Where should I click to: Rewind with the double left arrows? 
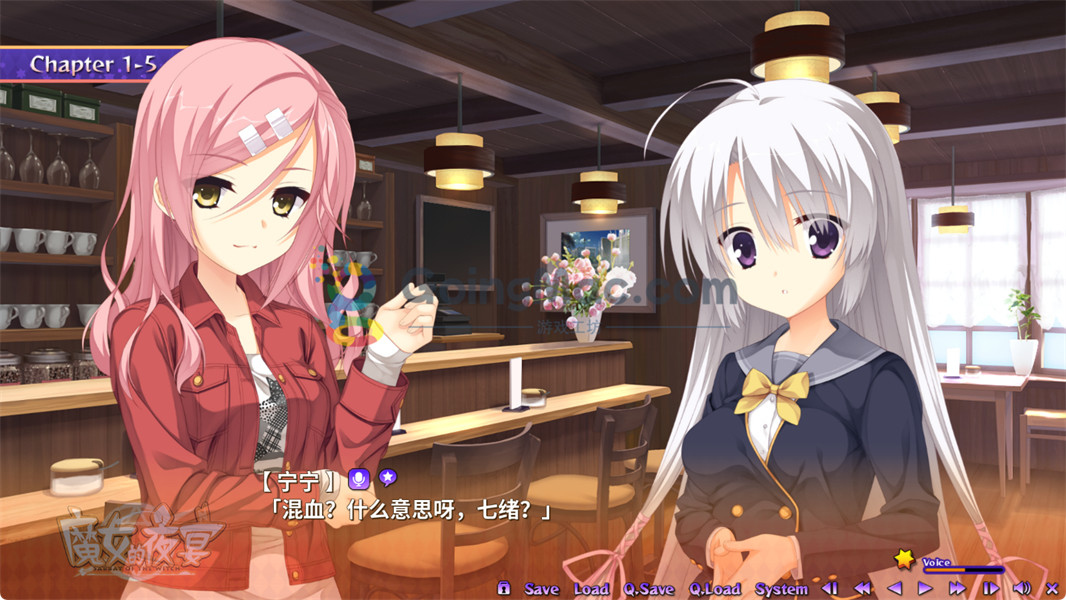click(x=862, y=588)
